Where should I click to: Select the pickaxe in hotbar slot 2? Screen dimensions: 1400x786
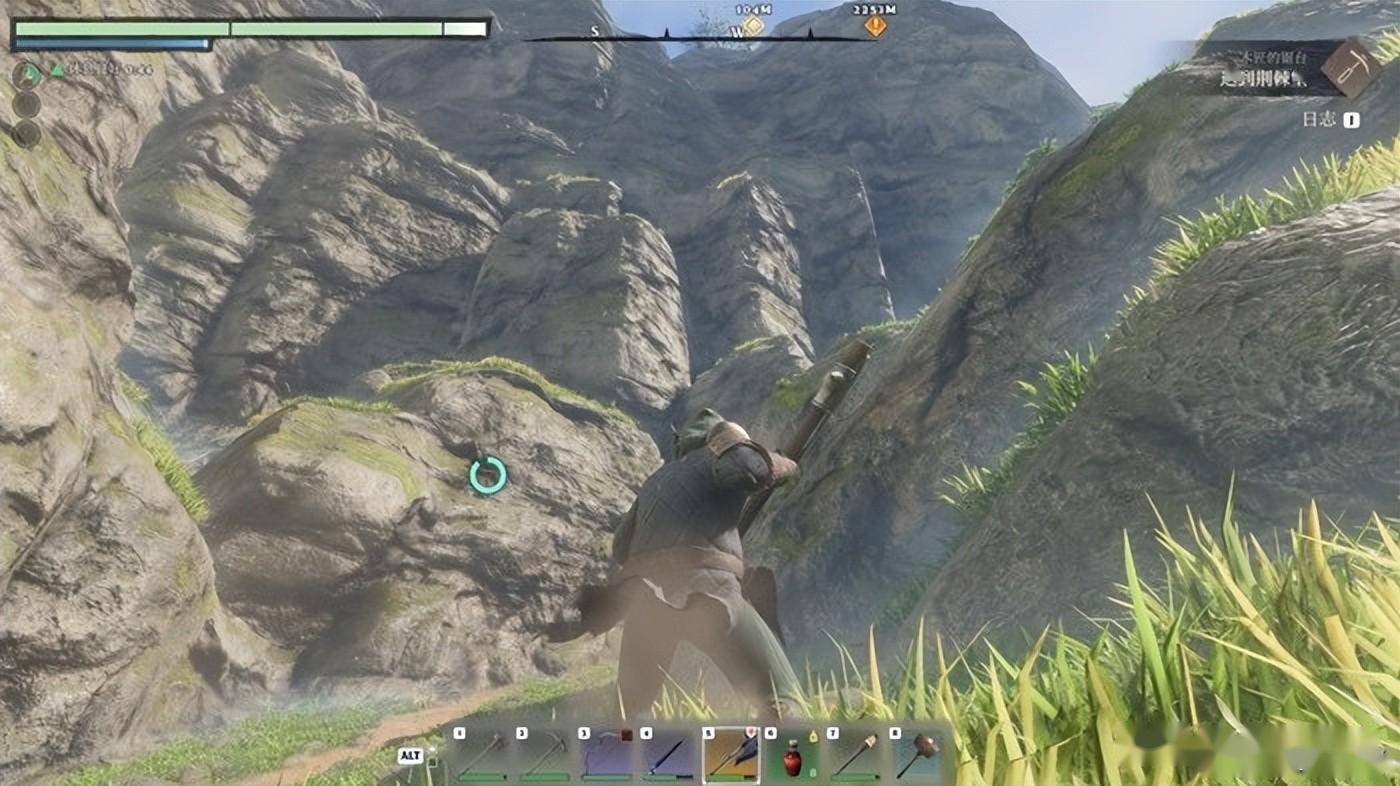click(545, 755)
